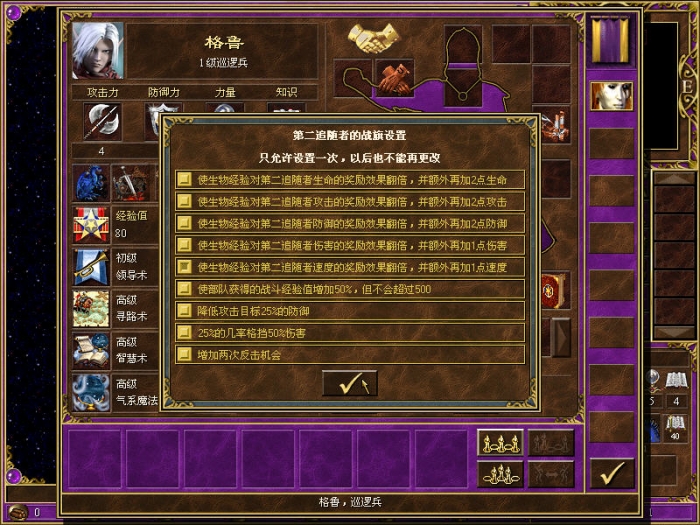
Task: Click the hero portrait of 格鲁
Action: pyautogui.click(x=98, y=51)
